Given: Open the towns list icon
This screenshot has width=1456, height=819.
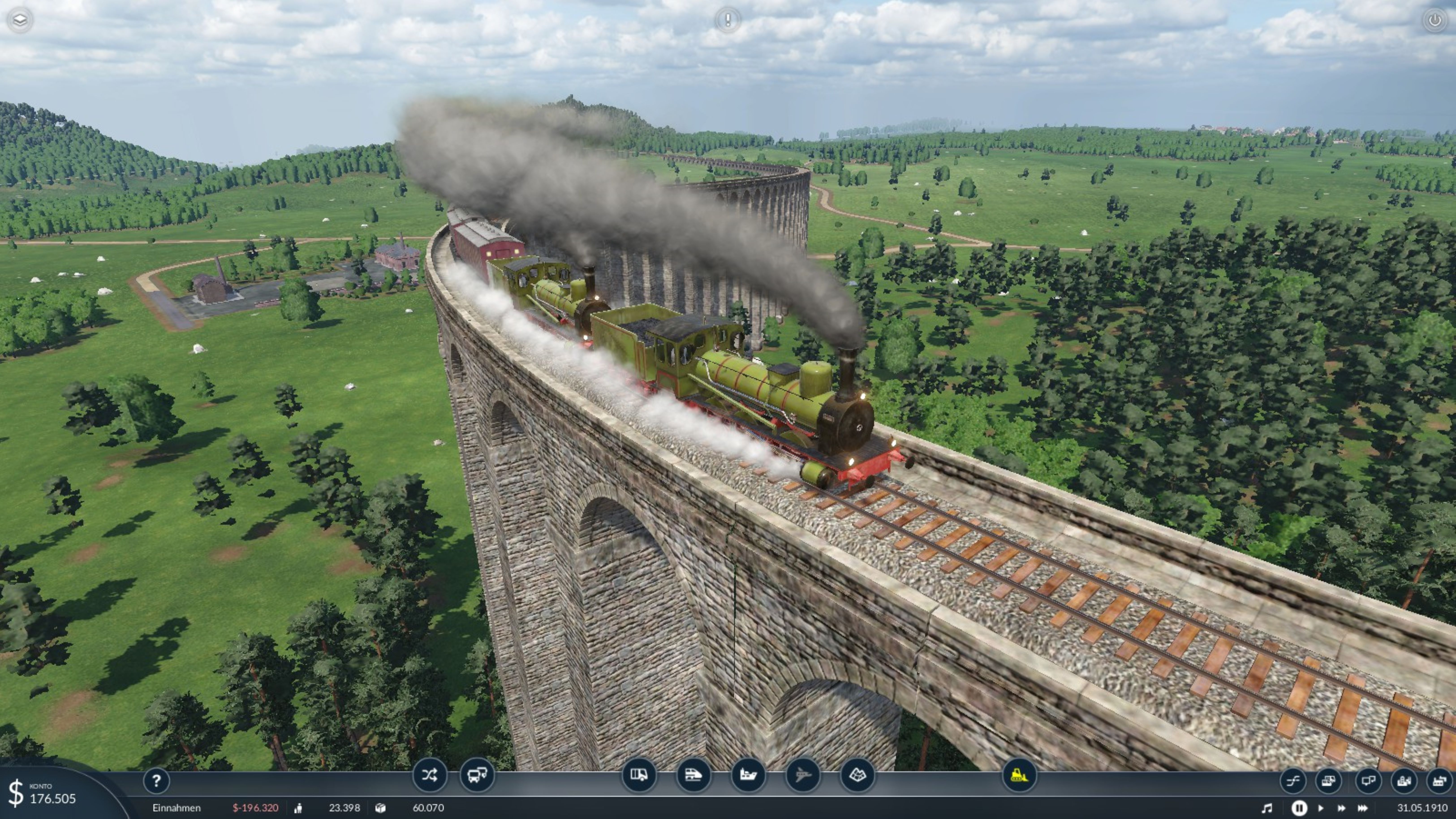Looking at the screenshot, I should (x=1403, y=782).
